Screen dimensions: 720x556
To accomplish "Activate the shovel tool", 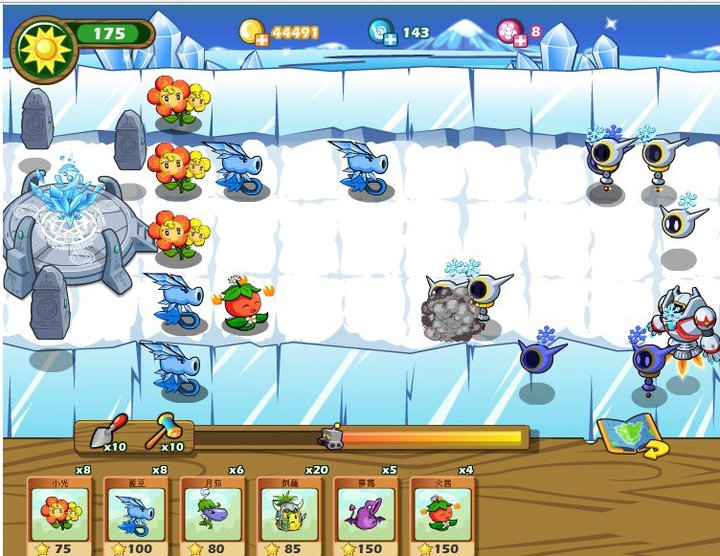I will click(x=106, y=431).
